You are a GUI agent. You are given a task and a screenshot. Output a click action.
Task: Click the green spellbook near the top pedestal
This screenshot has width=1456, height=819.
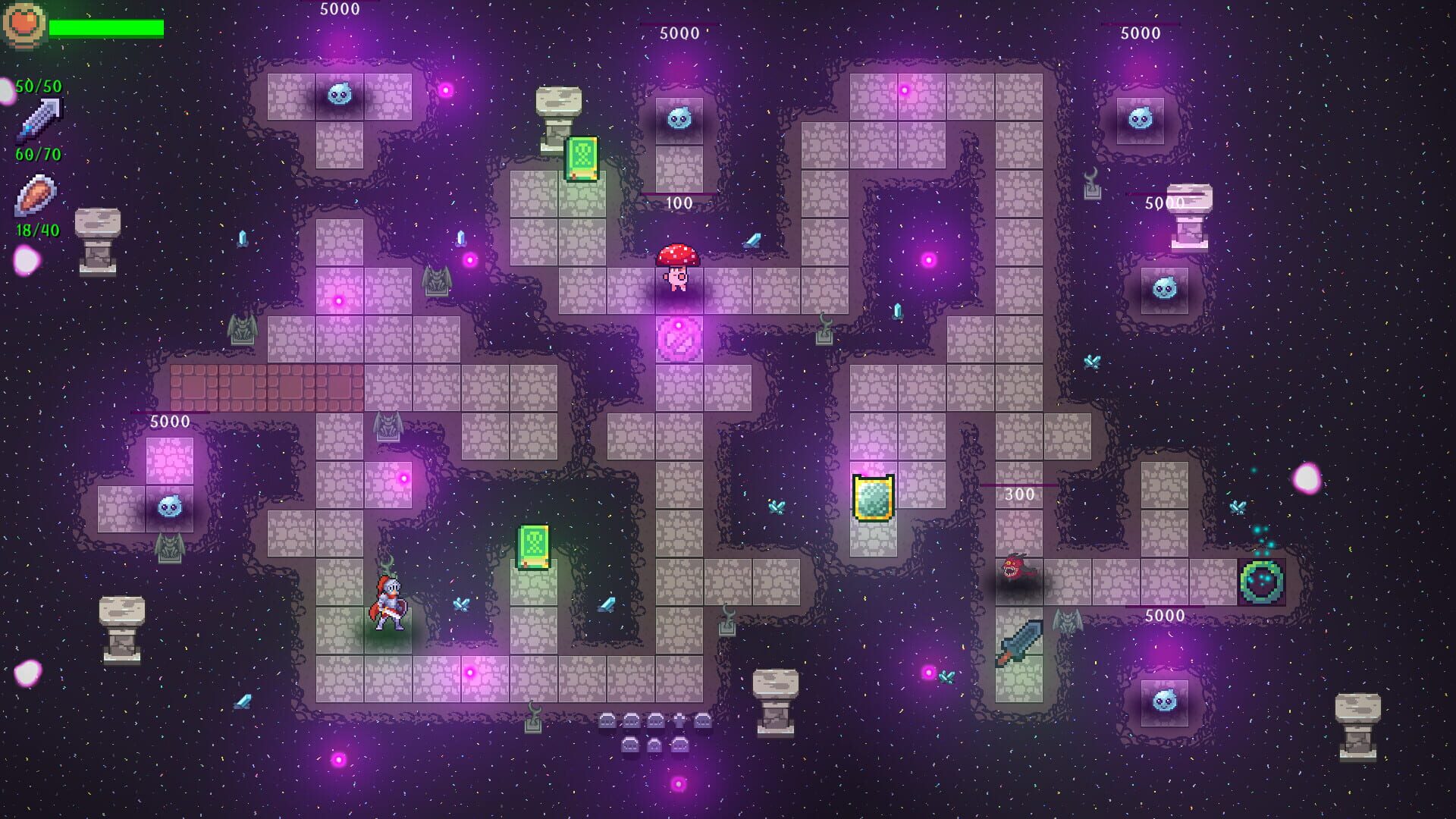coord(582,159)
